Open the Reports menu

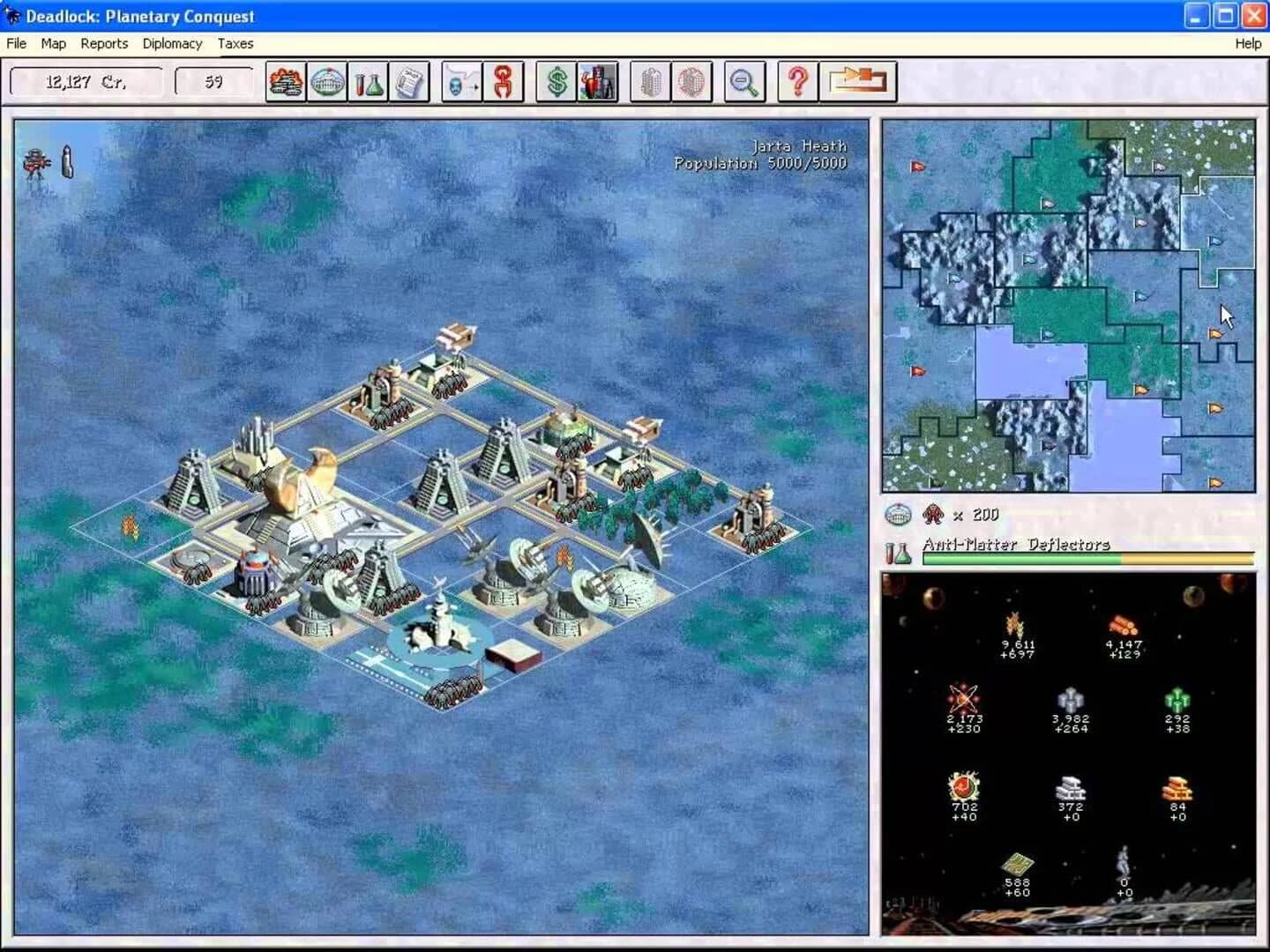[104, 43]
